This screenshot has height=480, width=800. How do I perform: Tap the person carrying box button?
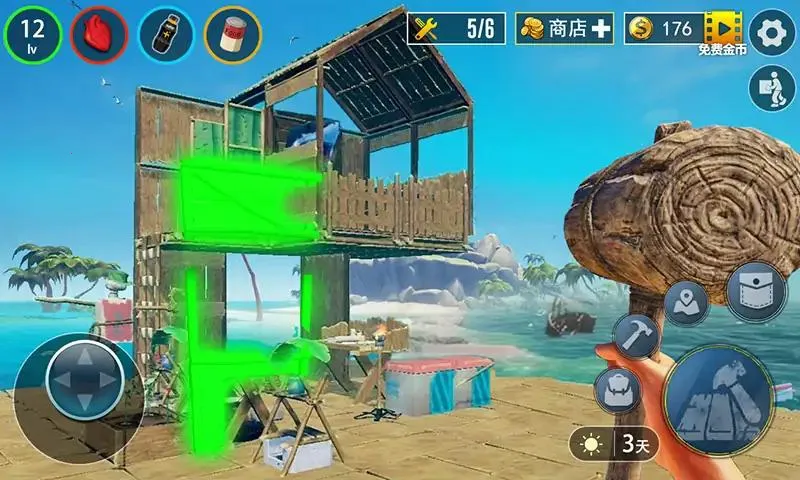tap(770, 90)
